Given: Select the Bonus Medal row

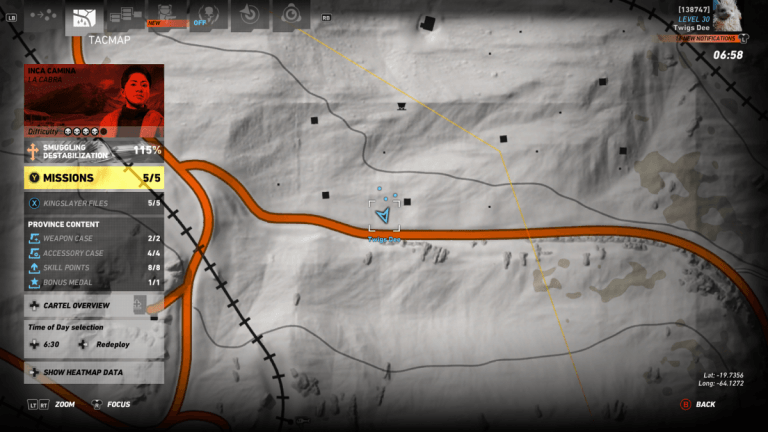Looking at the screenshot, I should coord(94,283).
